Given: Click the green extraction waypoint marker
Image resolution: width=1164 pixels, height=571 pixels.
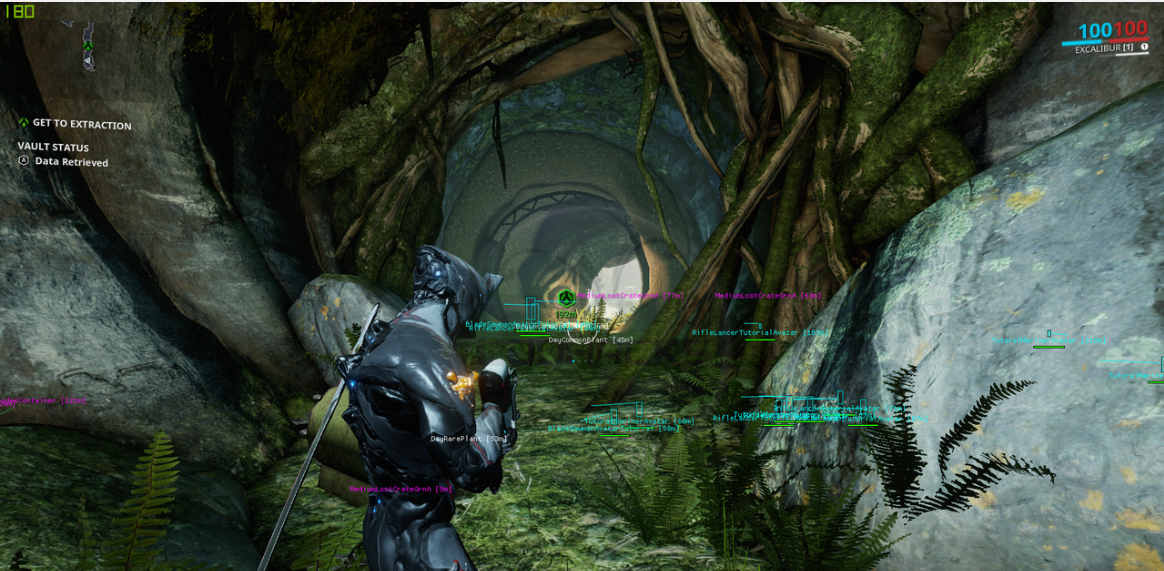Looking at the screenshot, I should tap(566, 298).
